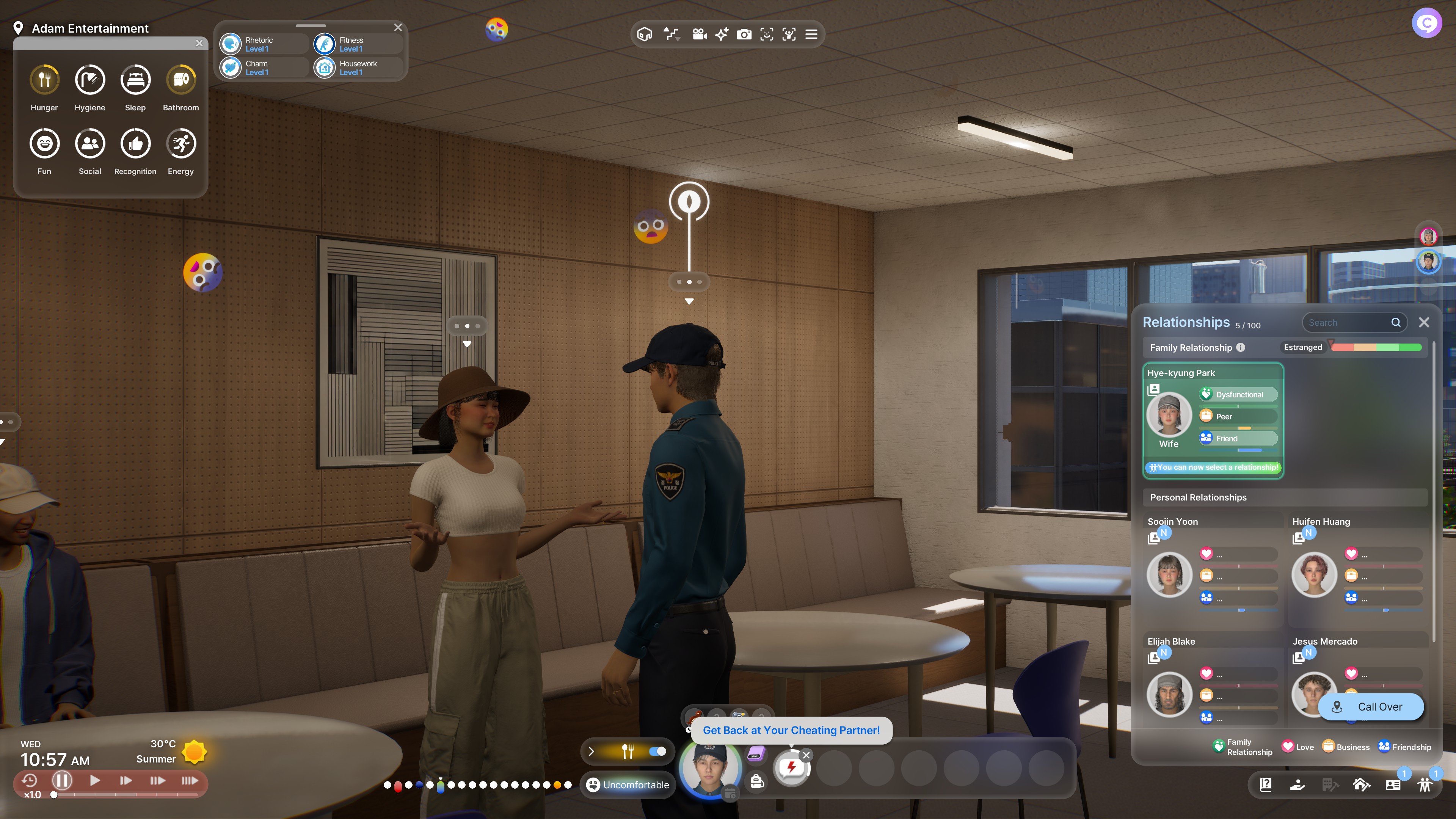The height and width of the screenshot is (819, 1456).
Task: Open the home build mode icon
Action: tap(1361, 784)
